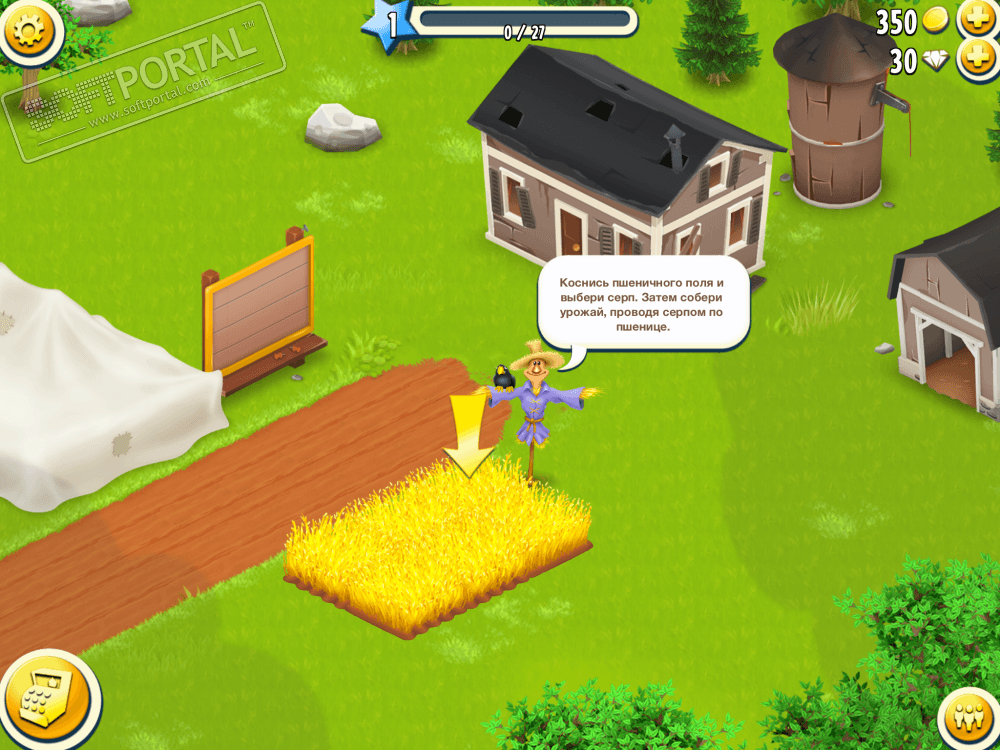Open the gear settings menu
This screenshot has width=1000, height=750.
28,30
